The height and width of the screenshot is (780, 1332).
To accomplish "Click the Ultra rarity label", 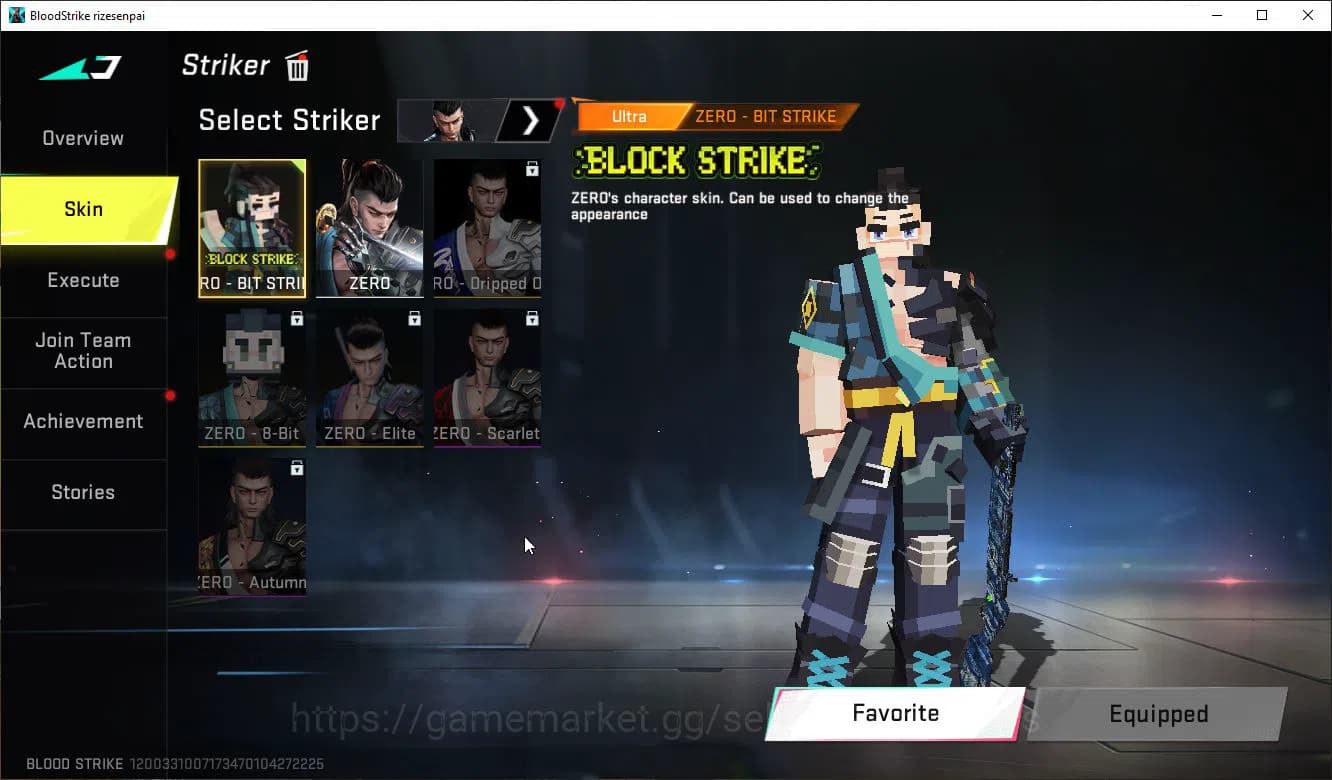I will click(630, 116).
